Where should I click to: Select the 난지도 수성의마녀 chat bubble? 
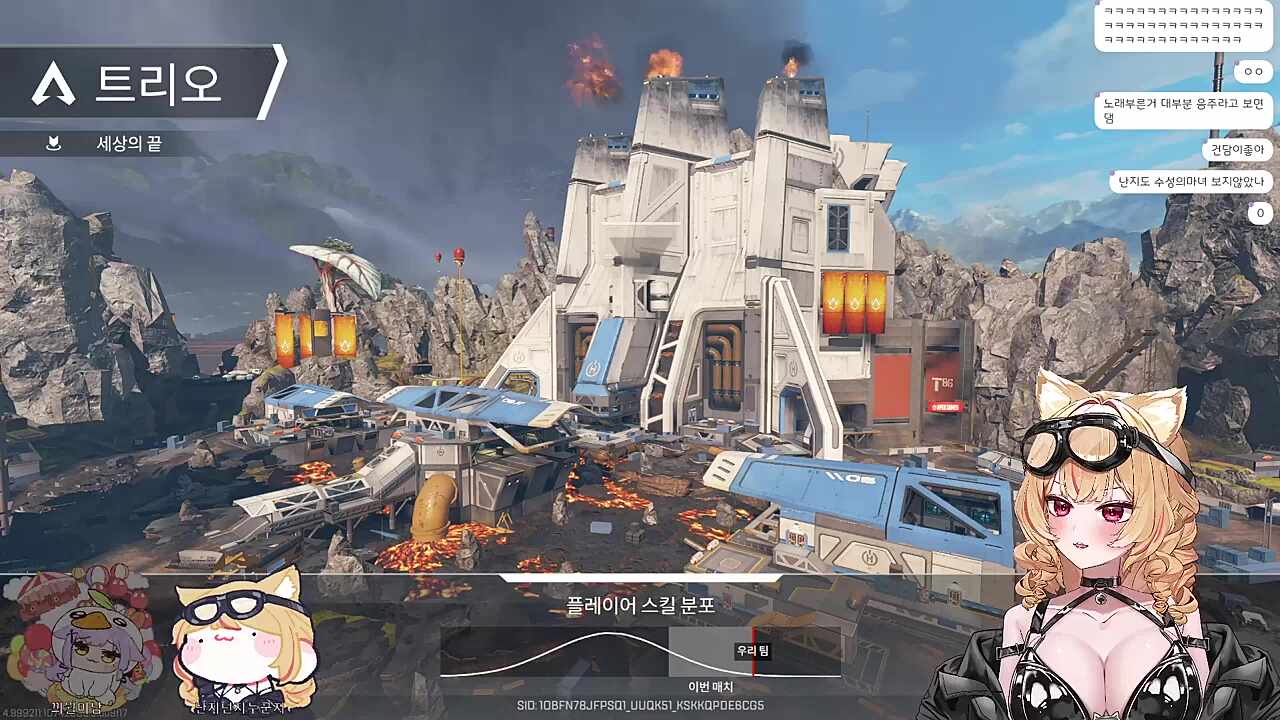pyautogui.click(x=1190, y=182)
